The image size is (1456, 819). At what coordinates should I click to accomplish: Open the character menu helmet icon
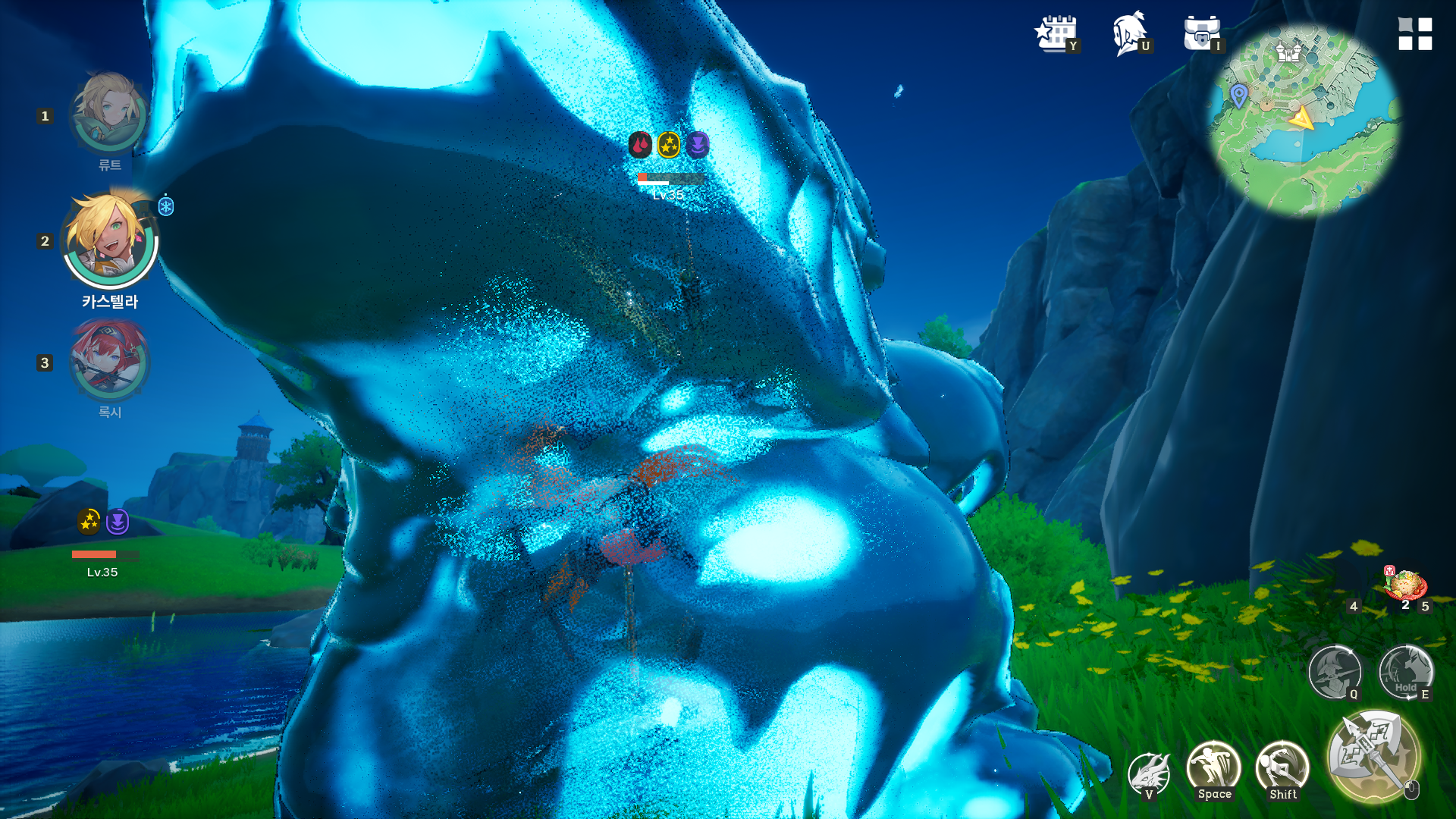pos(1129,34)
